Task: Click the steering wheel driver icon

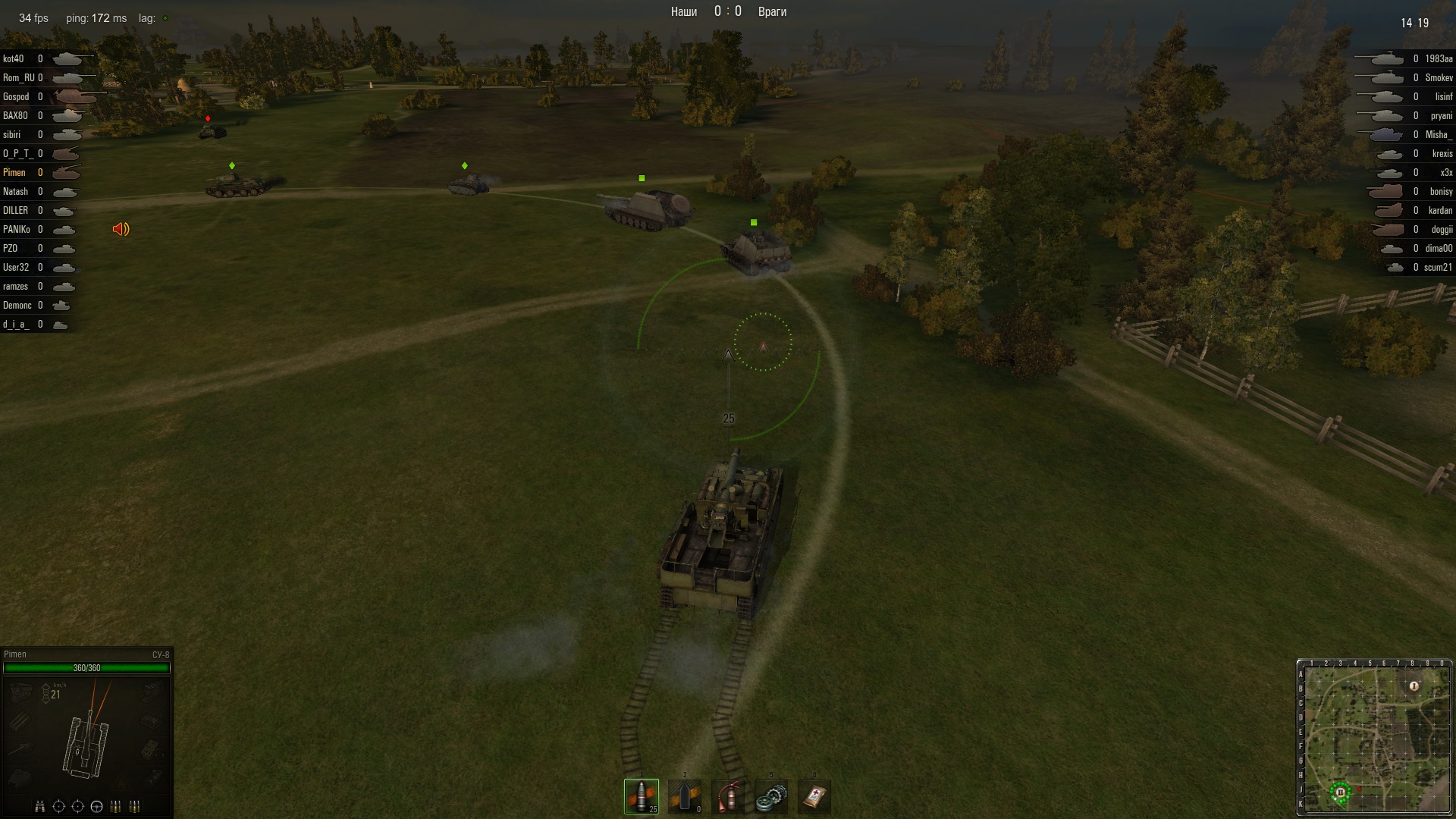Action: (96, 806)
